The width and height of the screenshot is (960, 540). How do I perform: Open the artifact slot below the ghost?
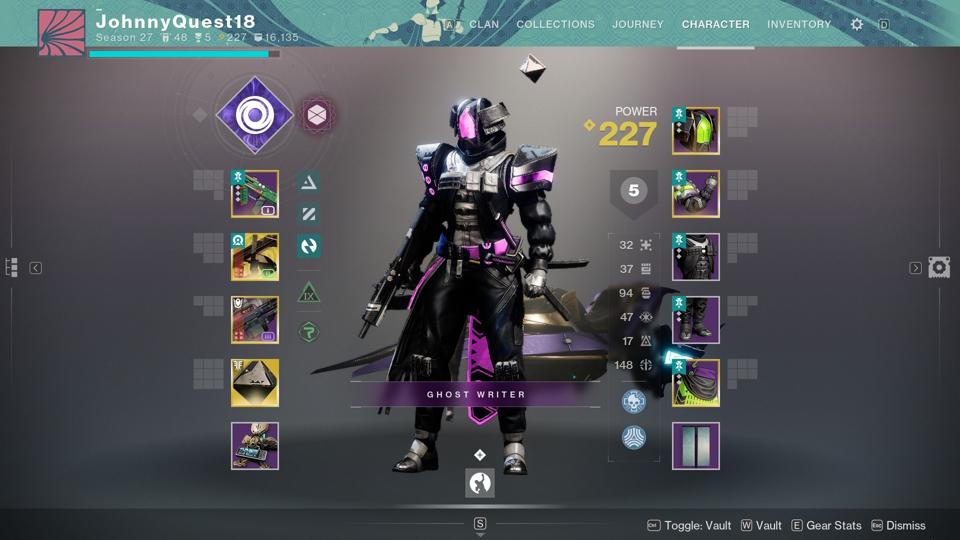tap(255, 446)
